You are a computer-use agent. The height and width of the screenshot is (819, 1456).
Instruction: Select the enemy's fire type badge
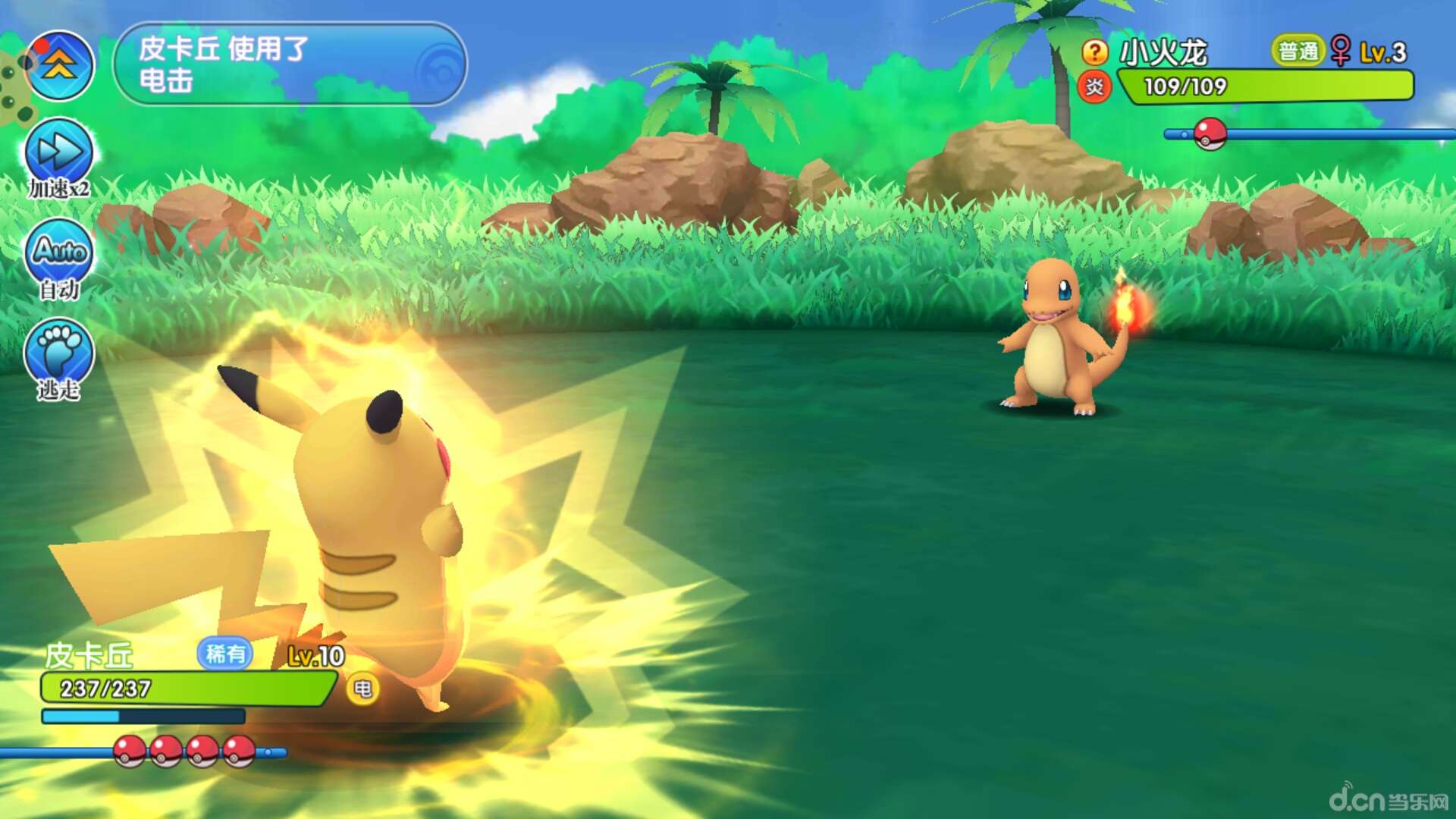1094,87
